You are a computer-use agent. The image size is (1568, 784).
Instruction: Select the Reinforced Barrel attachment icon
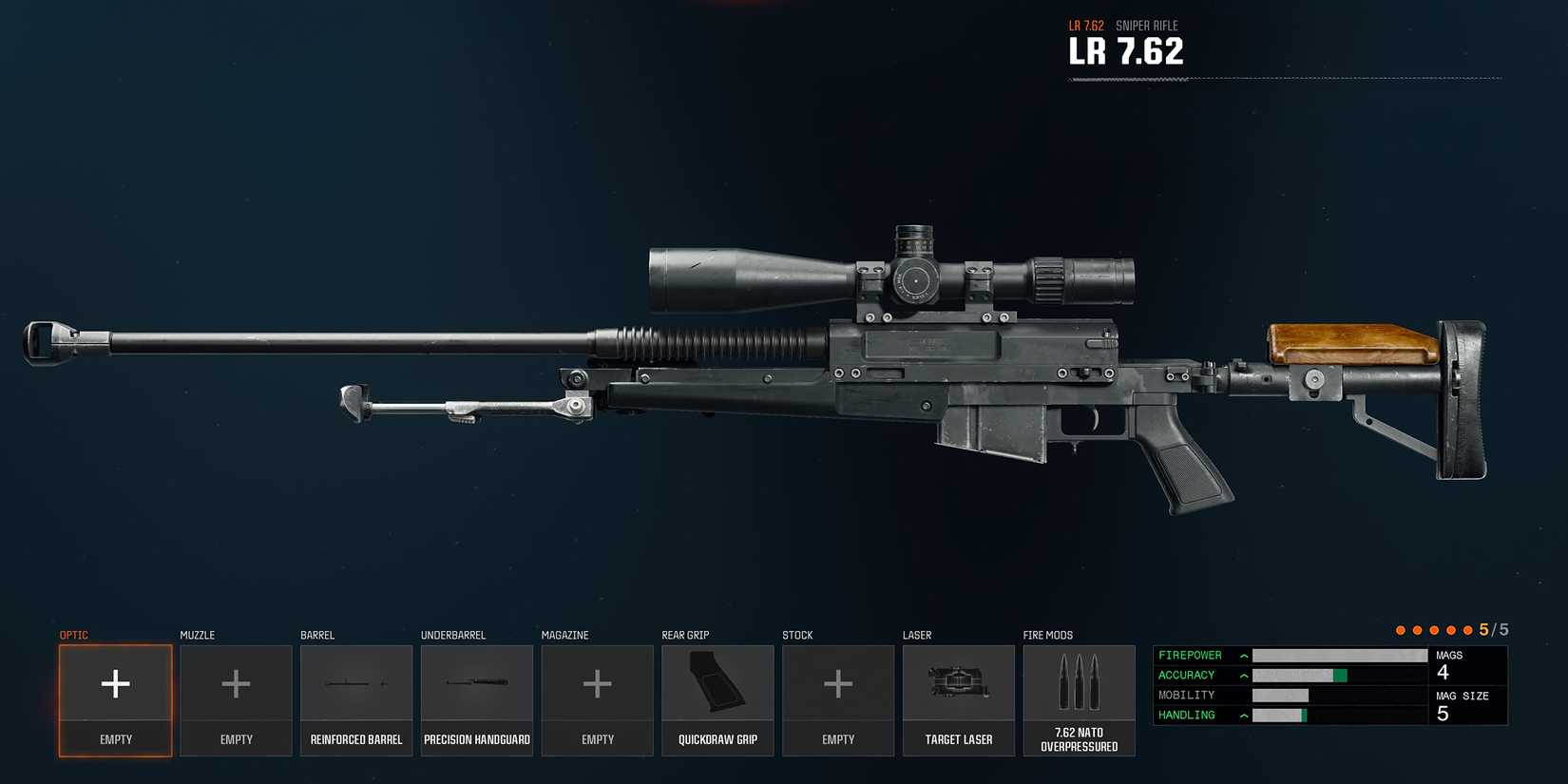point(355,682)
